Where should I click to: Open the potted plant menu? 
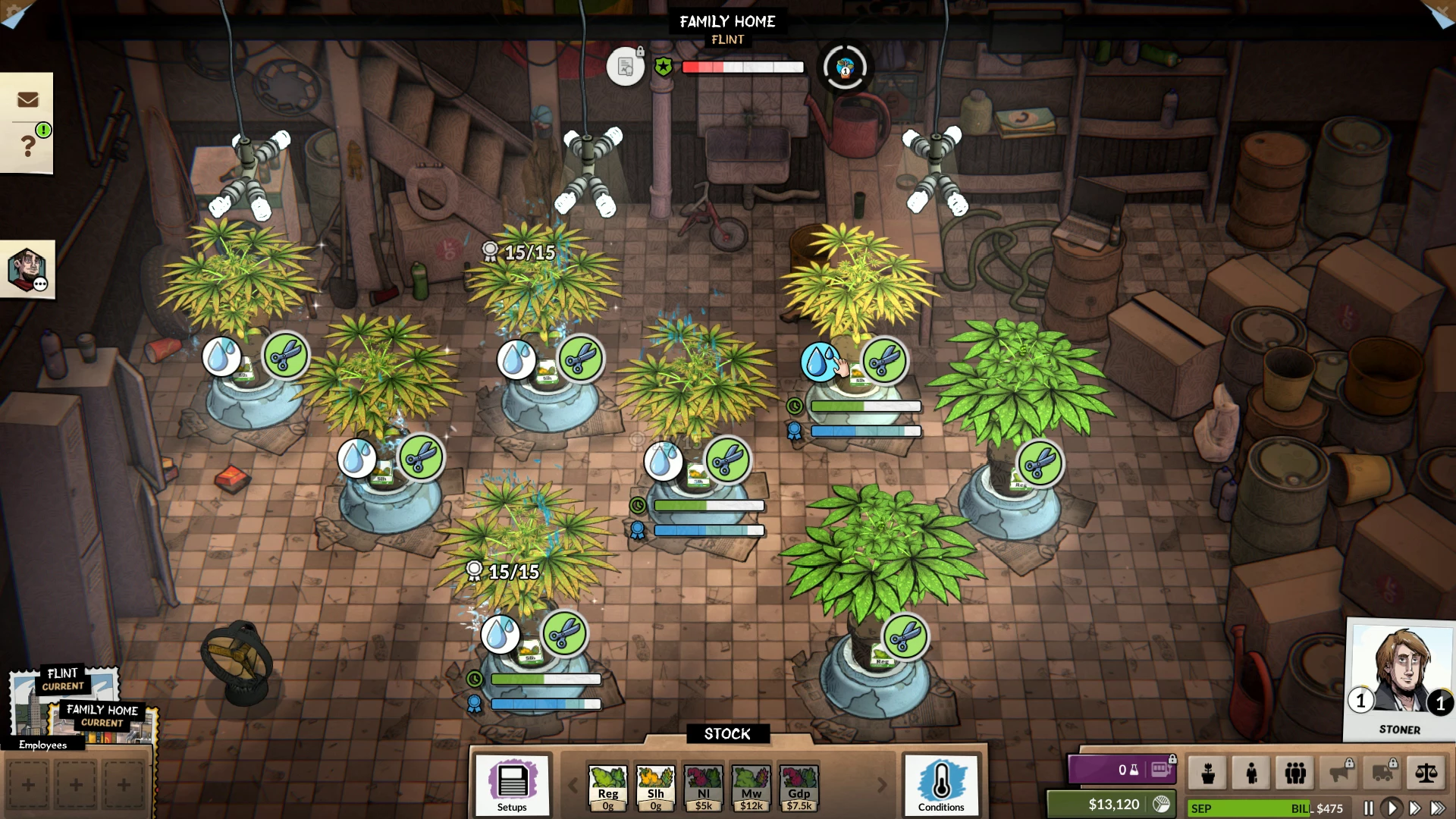(x=1208, y=773)
